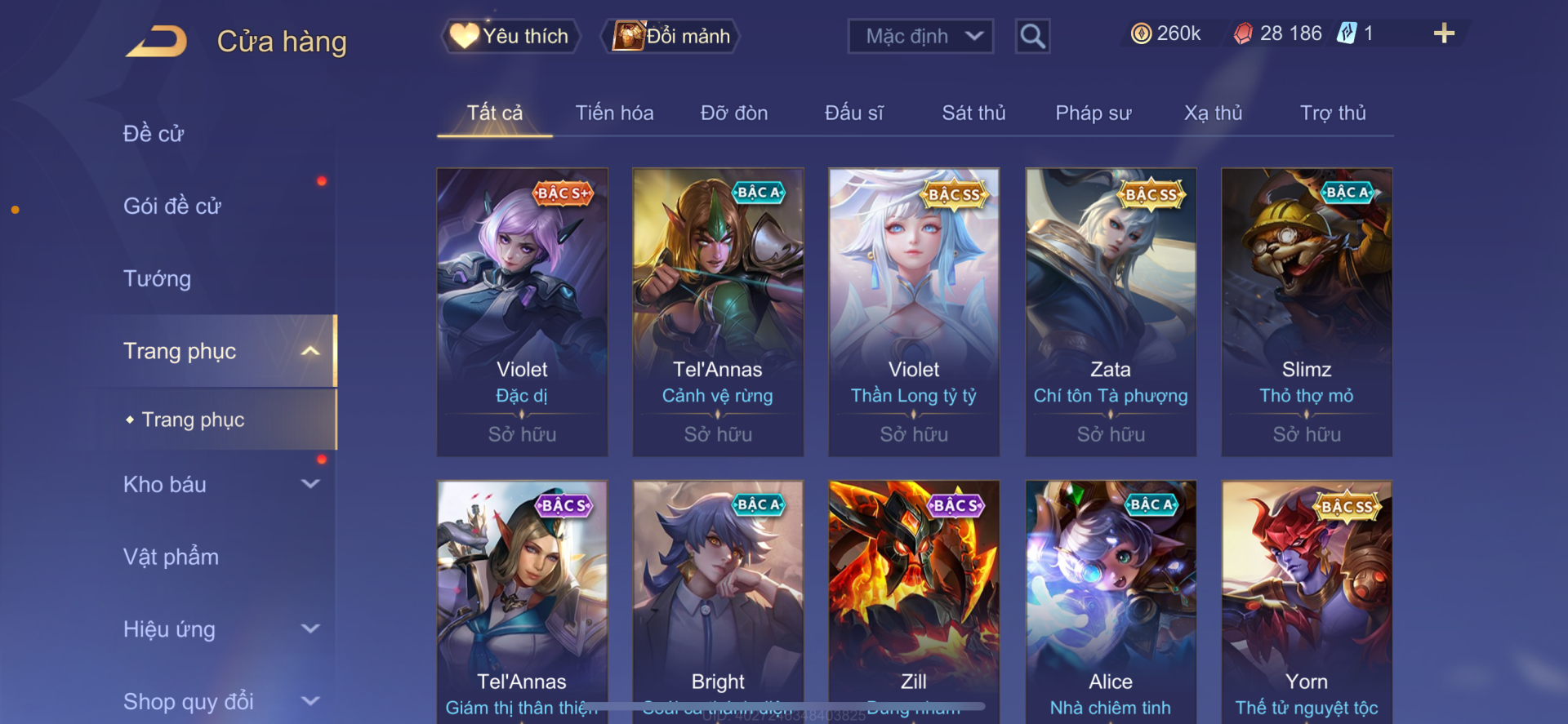Add currency with the plus button
Image resolution: width=1568 pixels, height=724 pixels.
coord(1444,33)
